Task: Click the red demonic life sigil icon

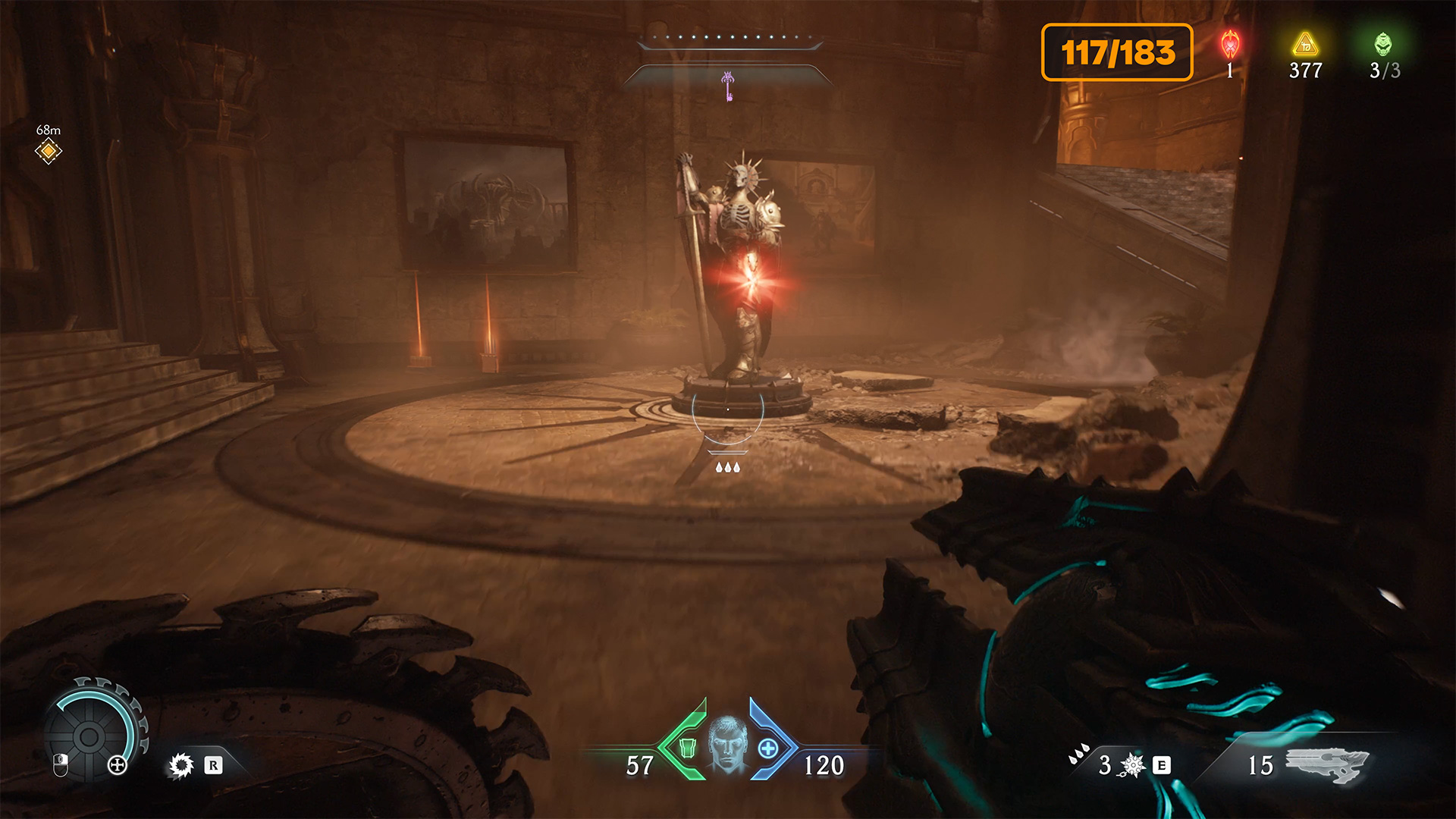Action: pos(1230,45)
